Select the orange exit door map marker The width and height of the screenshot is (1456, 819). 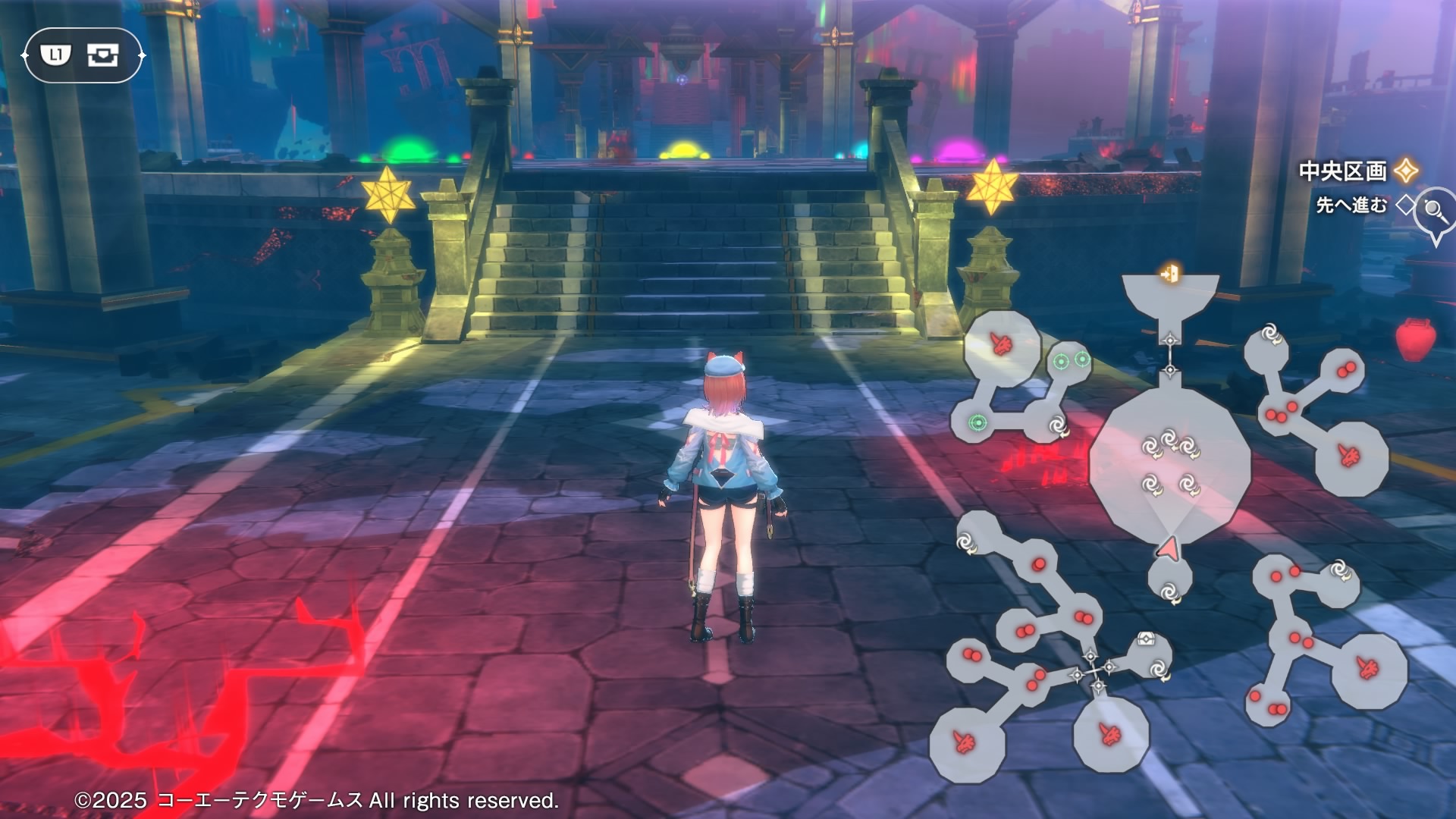tap(1170, 273)
